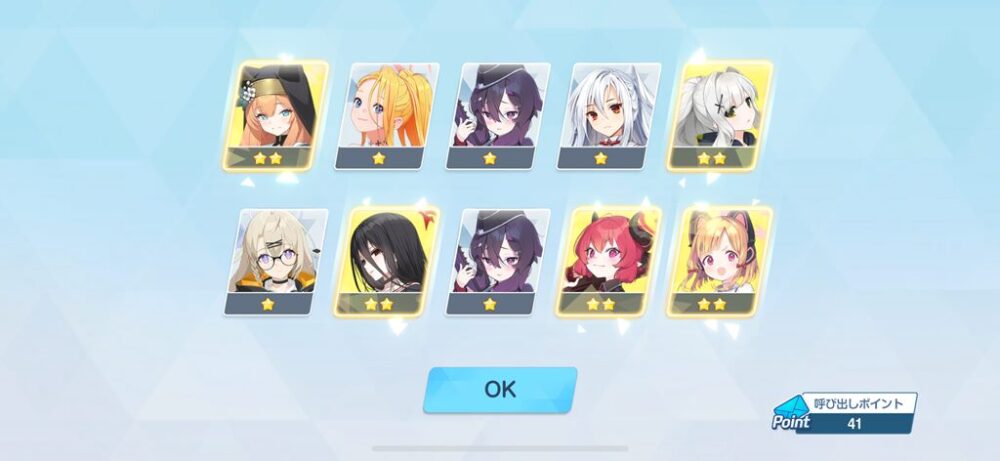Select the orange-haired girl in black hood card
1000x461 pixels.
pyautogui.click(x=277, y=115)
